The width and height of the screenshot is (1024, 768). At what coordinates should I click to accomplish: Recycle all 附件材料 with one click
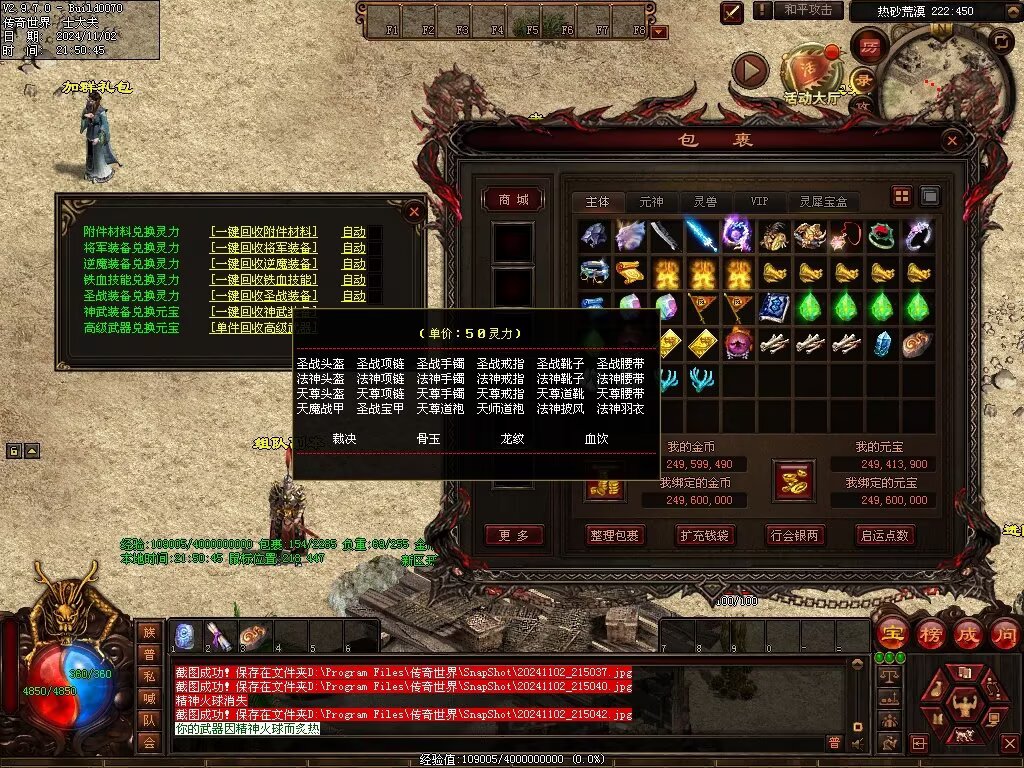point(263,232)
